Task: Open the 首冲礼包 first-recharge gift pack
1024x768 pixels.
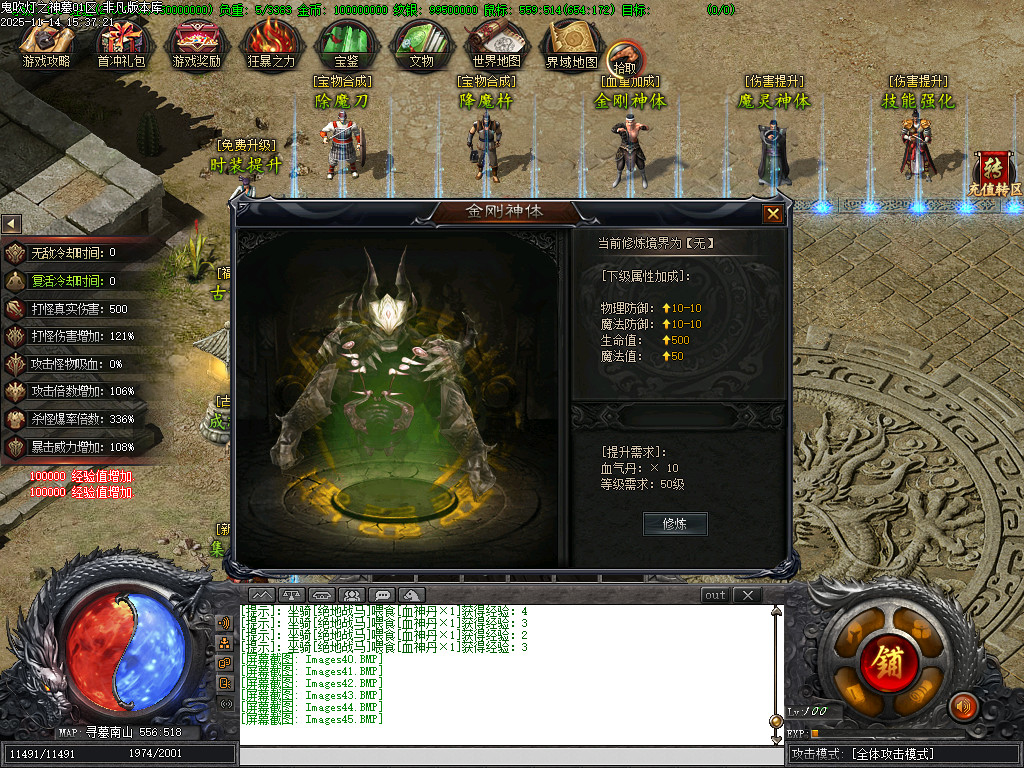Action: 121,44
